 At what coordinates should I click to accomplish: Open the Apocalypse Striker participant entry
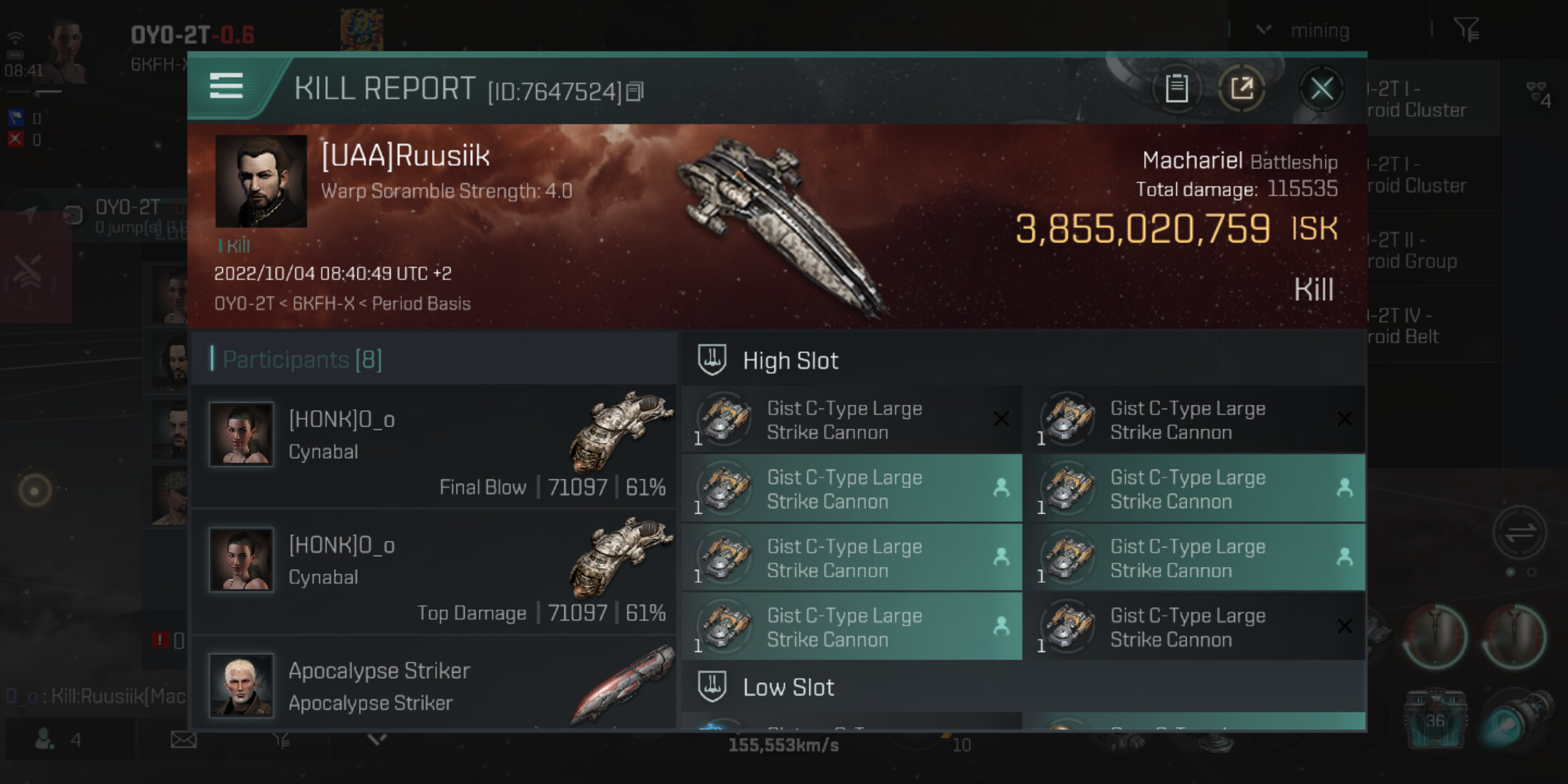point(436,686)
